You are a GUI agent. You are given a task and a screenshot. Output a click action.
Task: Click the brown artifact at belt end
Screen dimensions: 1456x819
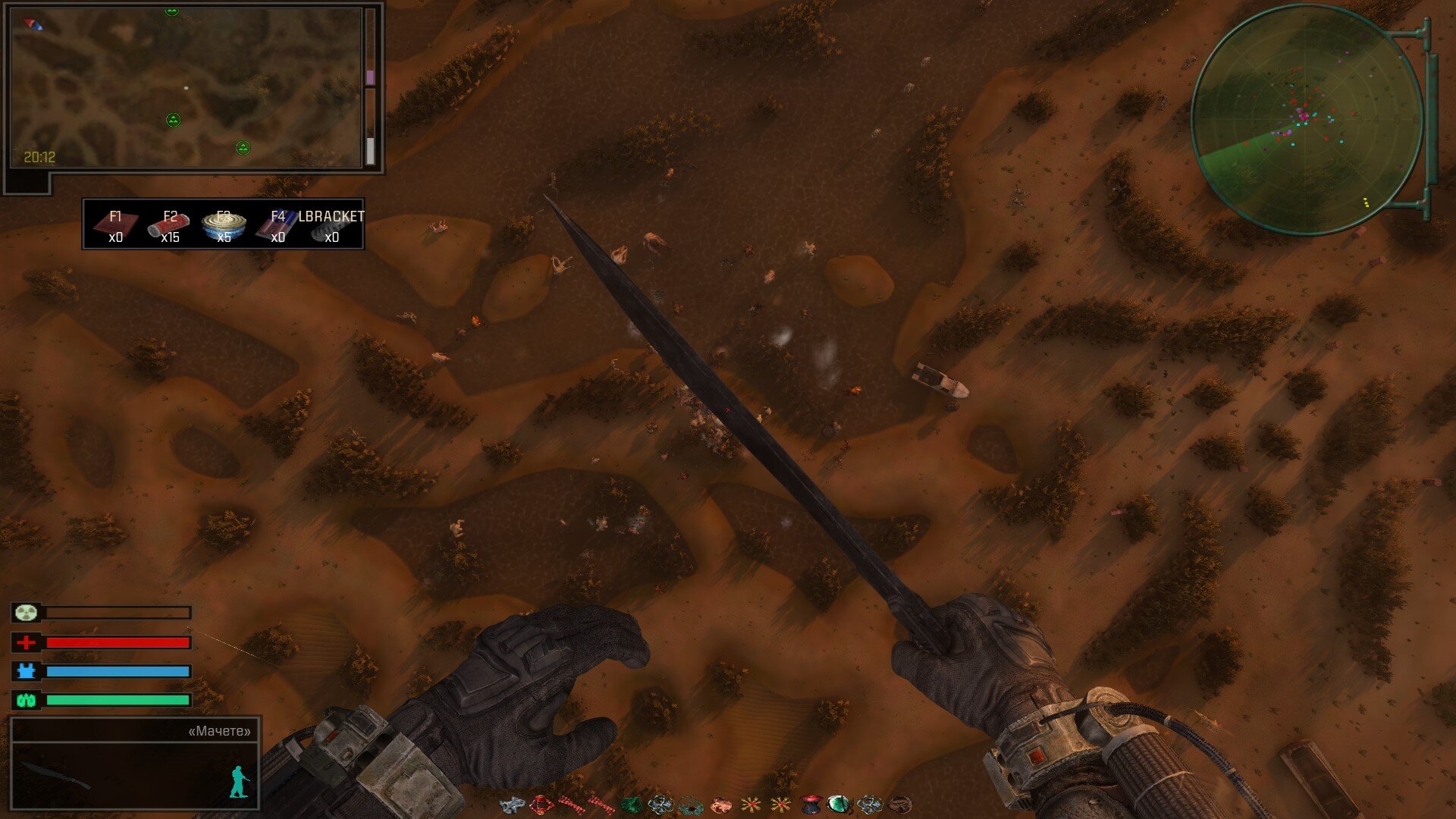899,804
